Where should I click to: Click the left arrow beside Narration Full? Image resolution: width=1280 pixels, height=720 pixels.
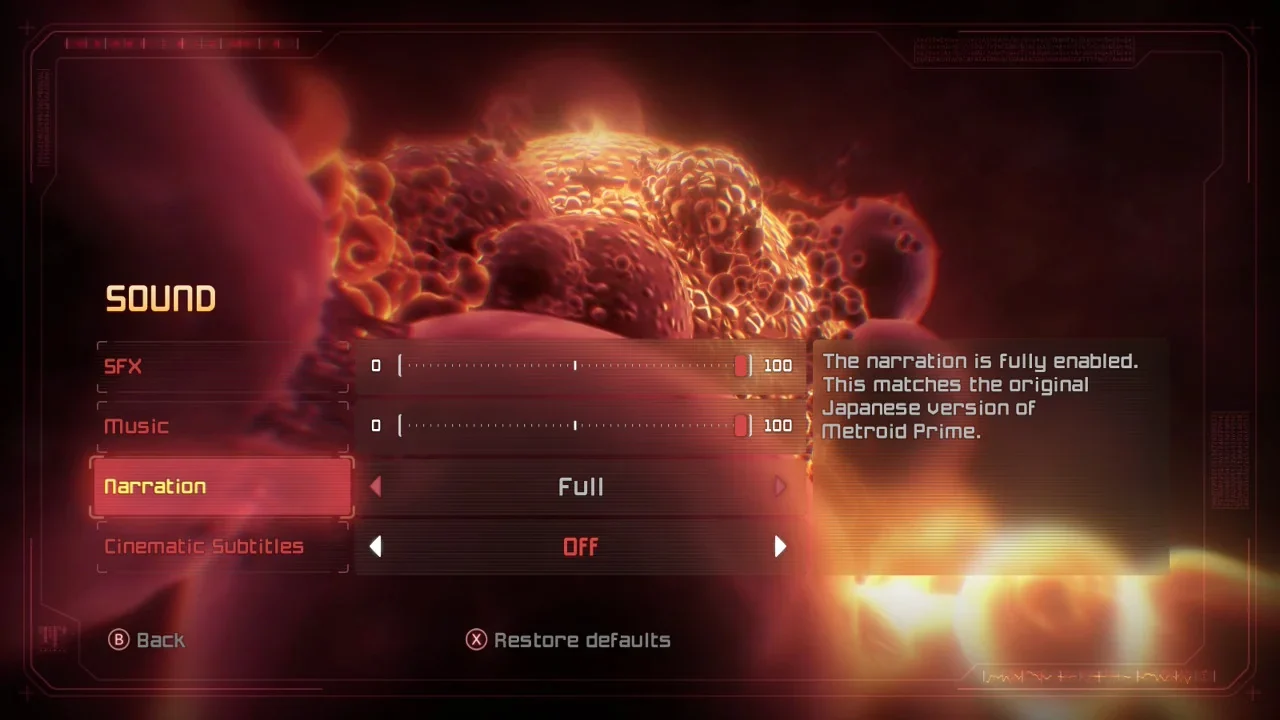[x=376, y=487]
